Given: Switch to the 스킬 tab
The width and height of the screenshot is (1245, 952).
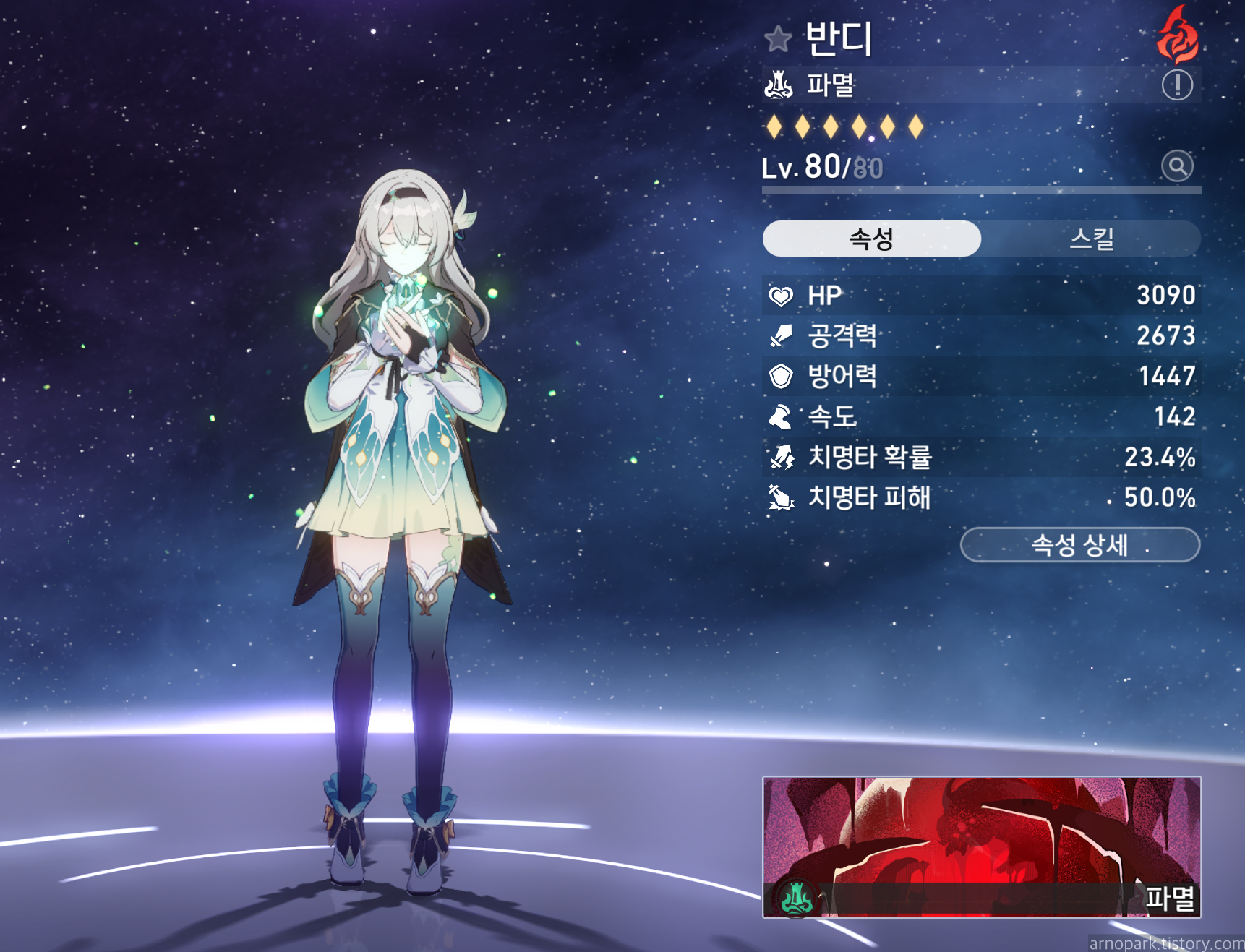Looking at the screenshot, I should [x=1090, y=239].
